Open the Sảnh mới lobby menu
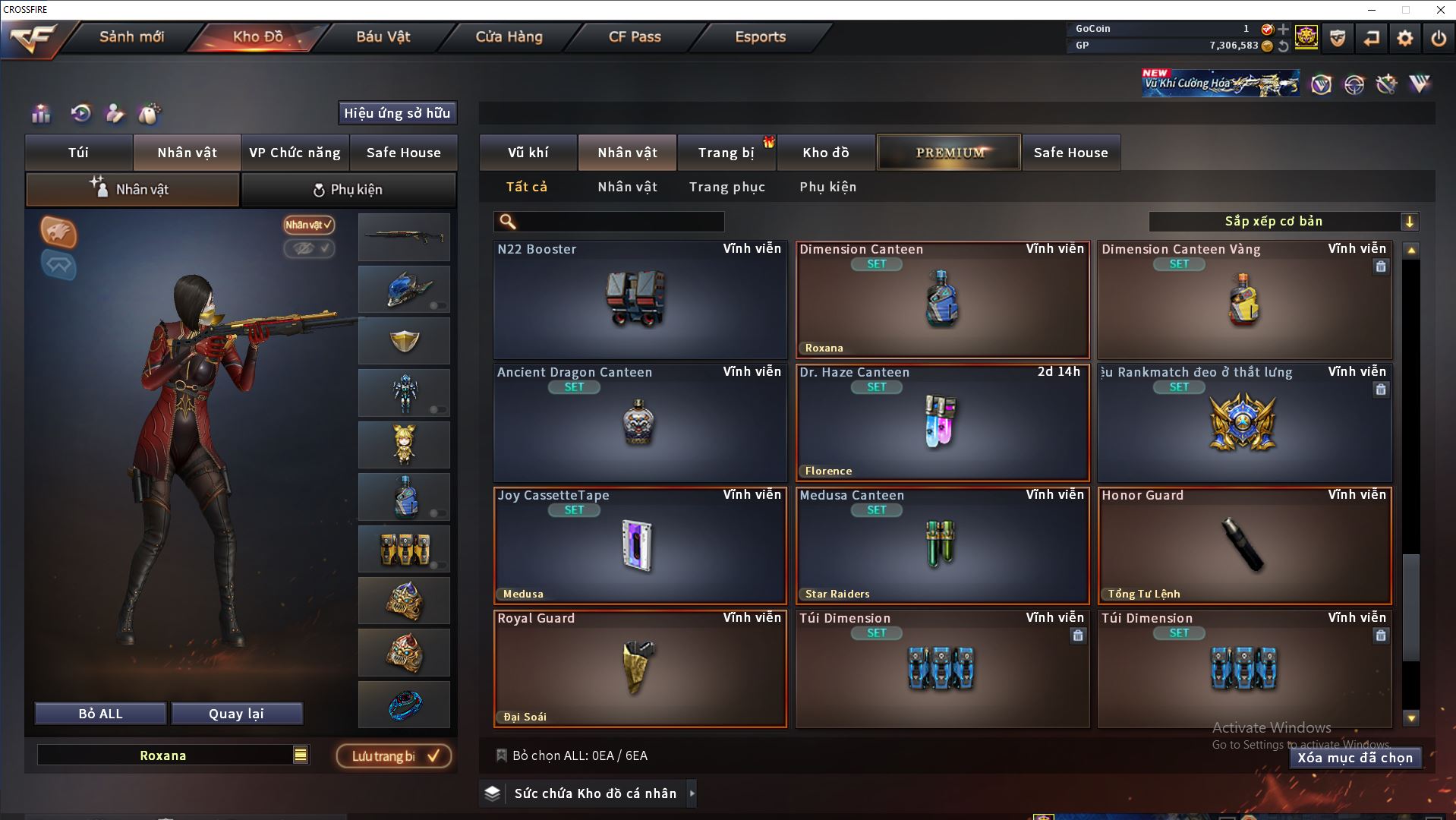This screenshot has height=820, width=1456. coord(131,36)
